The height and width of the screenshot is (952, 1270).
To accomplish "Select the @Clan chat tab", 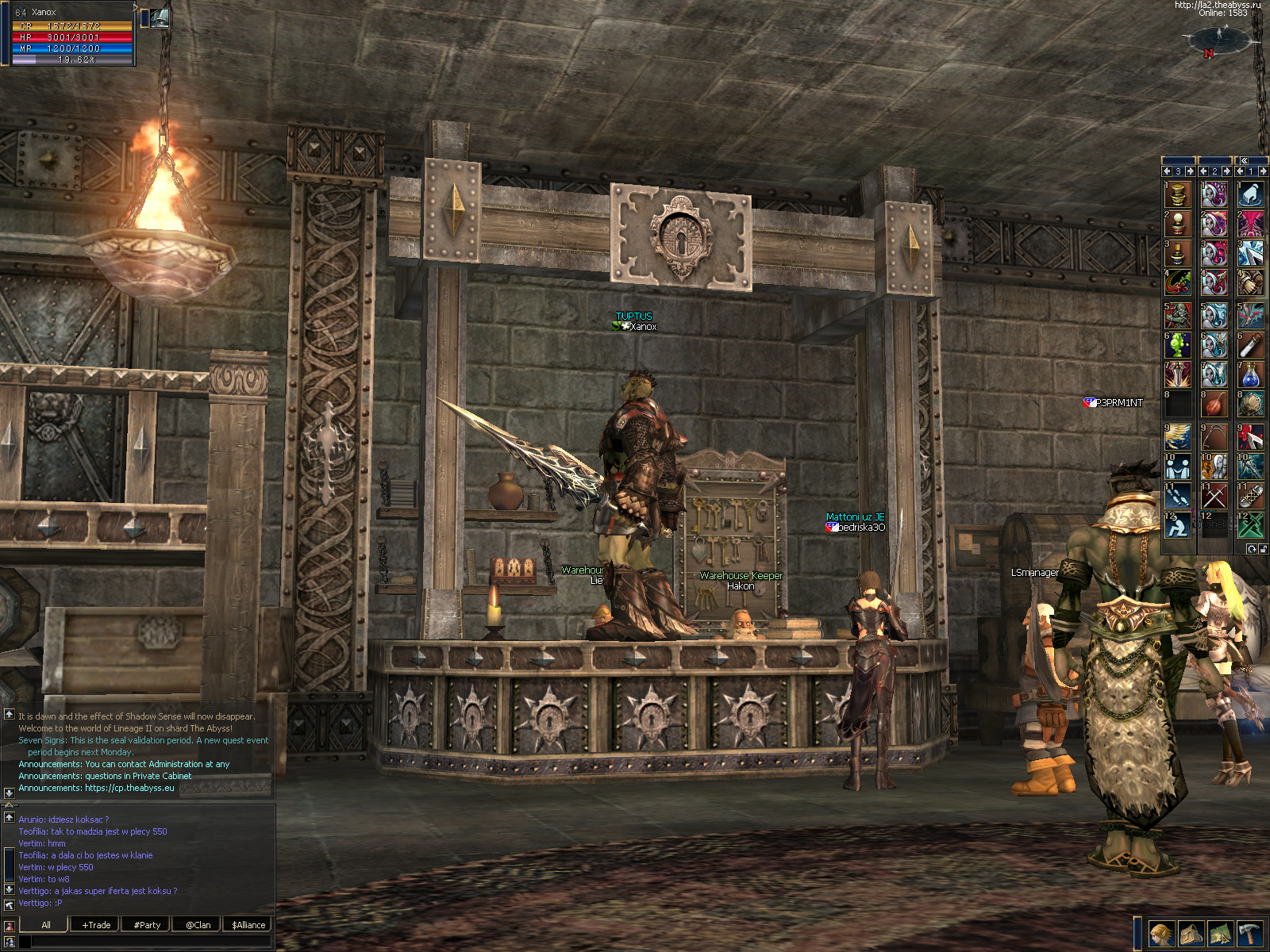I will tap(198, 924).
